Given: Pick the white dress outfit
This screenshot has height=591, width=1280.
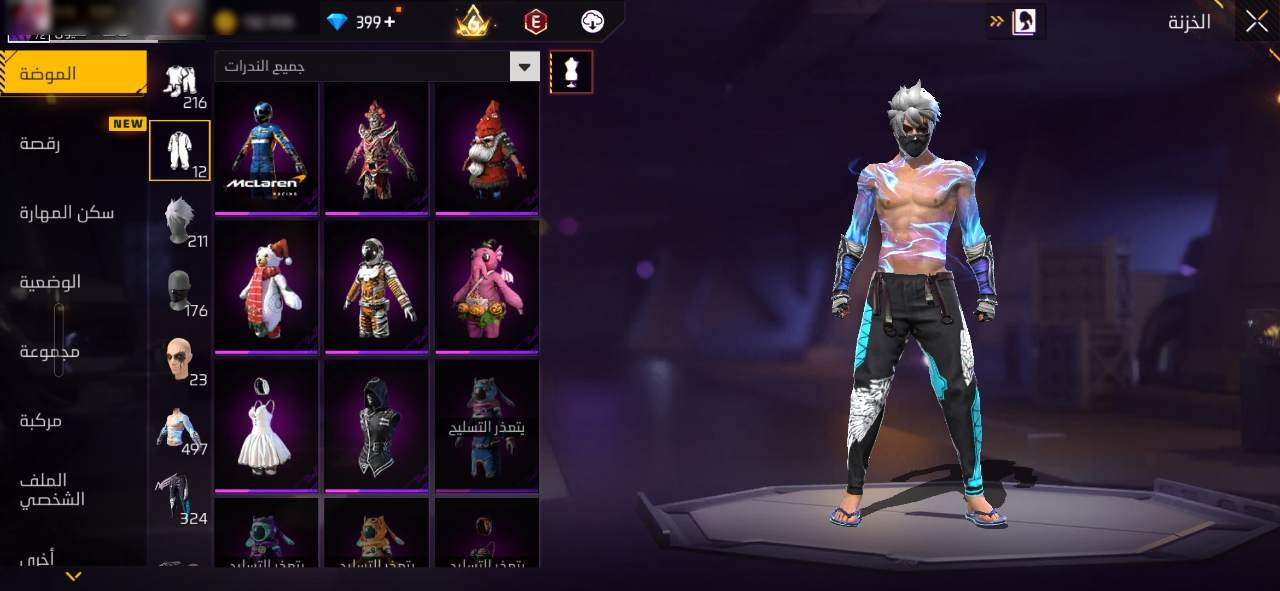Looking at the screenshot, I should click(x=267, y=425).
